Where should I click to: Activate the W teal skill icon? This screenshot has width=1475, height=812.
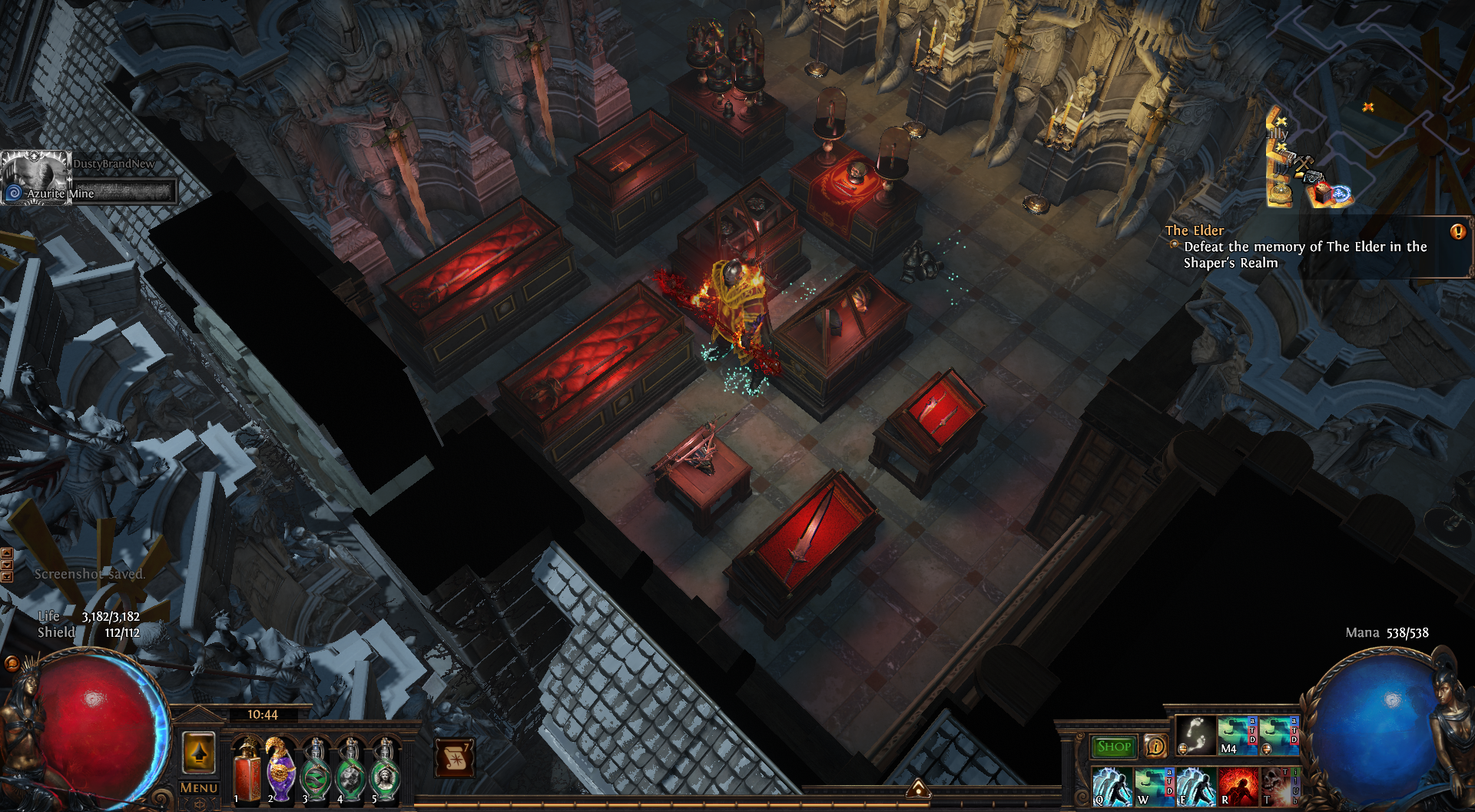coord(1153,787)
